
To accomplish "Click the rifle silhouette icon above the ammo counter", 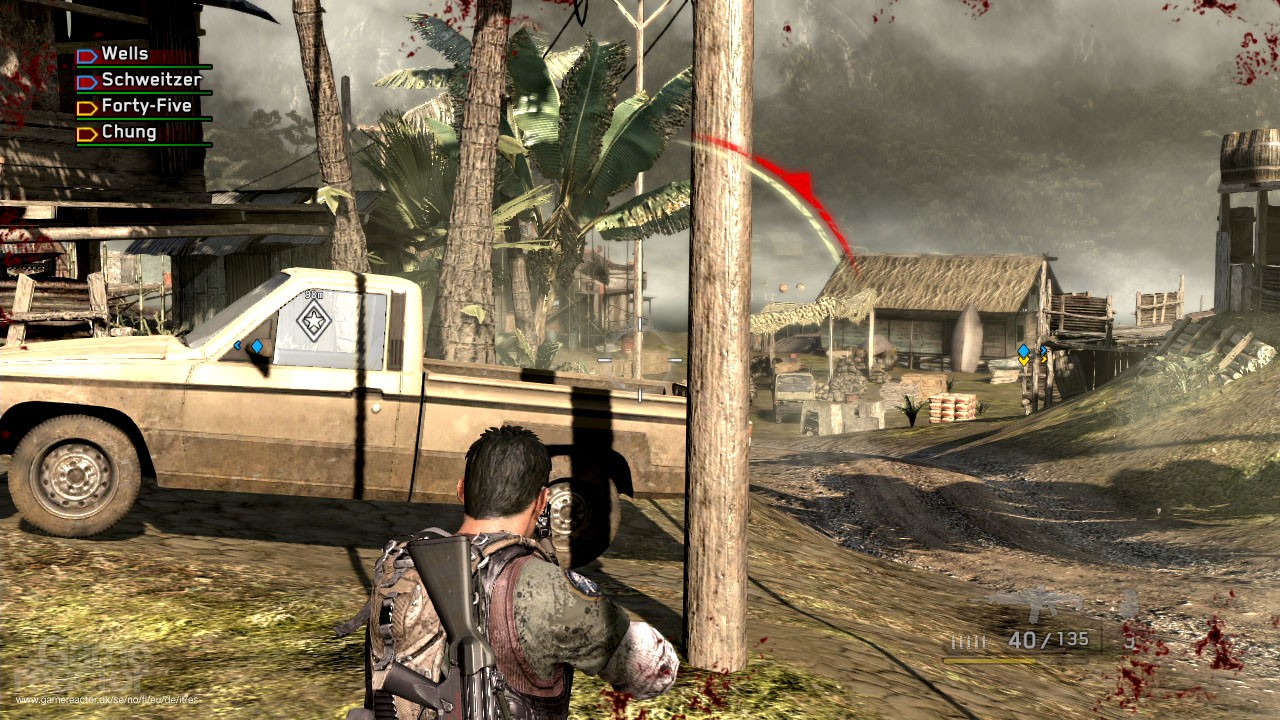I will pyautogui.click(x=1035, y=602).
